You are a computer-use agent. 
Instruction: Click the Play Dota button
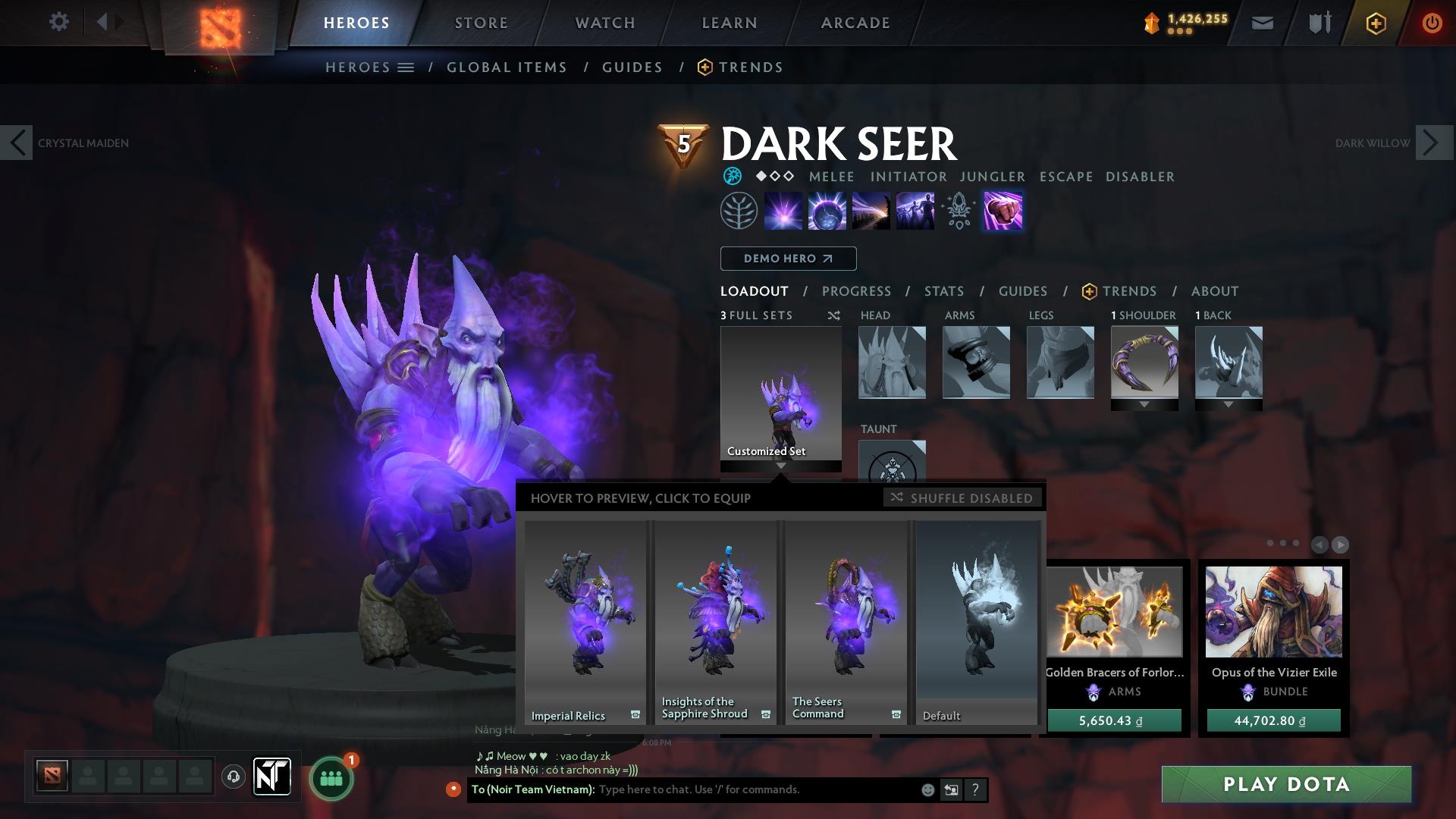[1285, 784]
